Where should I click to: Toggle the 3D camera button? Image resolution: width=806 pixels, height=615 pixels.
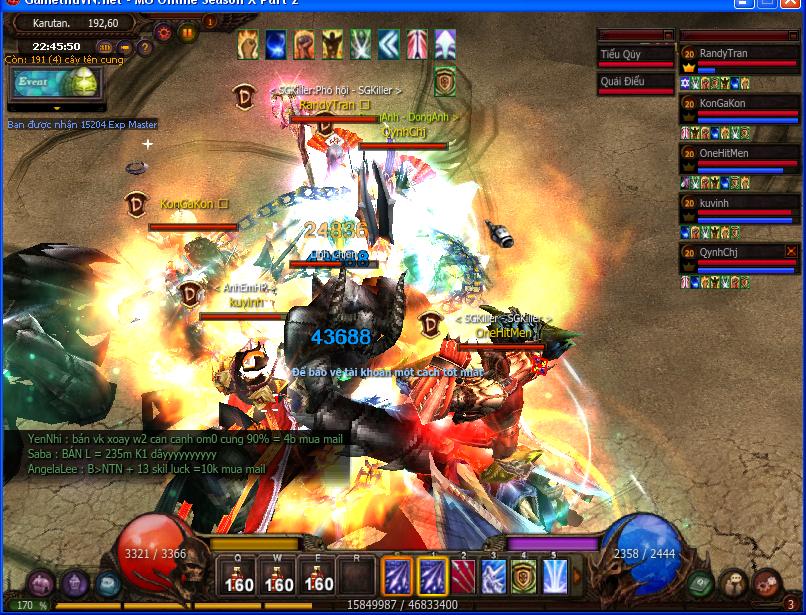point(105,47)
